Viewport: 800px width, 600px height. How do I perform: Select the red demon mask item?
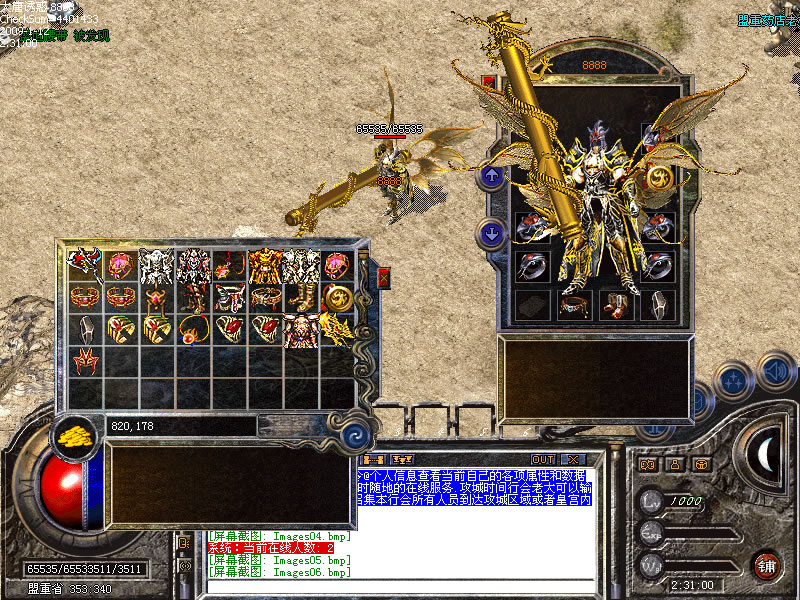tap(84, 361)
